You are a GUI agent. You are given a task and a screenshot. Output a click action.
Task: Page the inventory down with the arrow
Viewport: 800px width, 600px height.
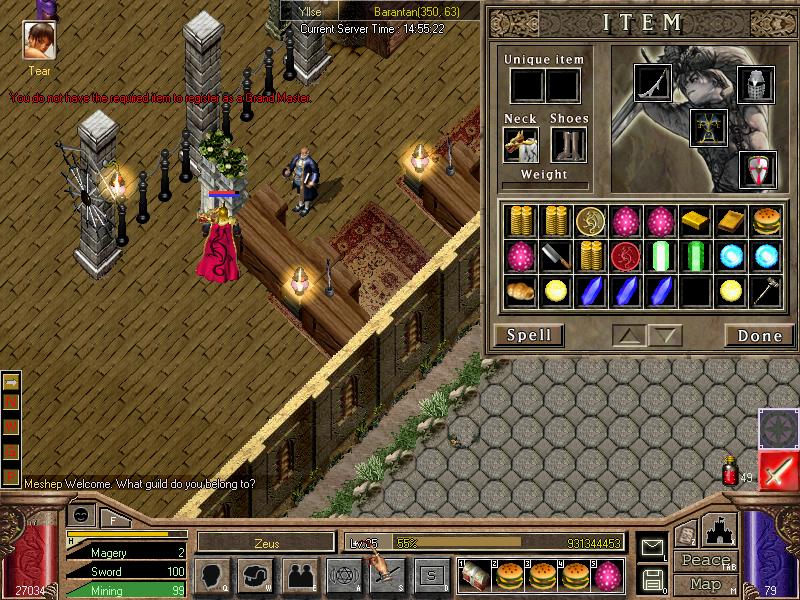[665, 335]
